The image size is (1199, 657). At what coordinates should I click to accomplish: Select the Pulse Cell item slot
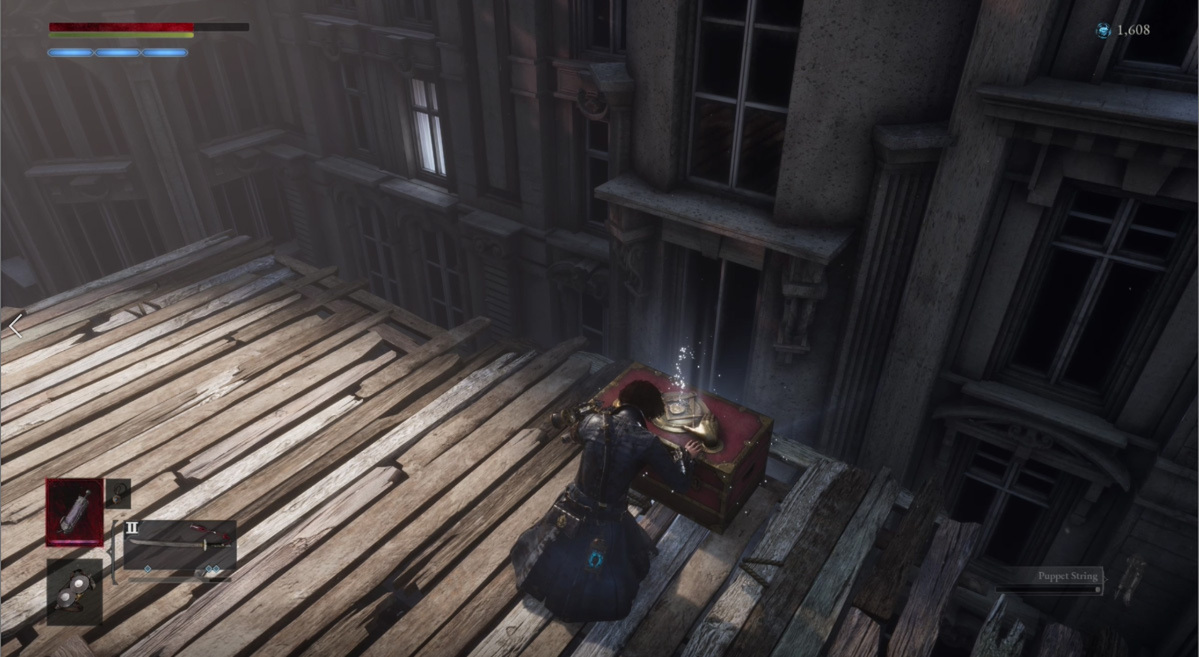click(x=74, y=512)
